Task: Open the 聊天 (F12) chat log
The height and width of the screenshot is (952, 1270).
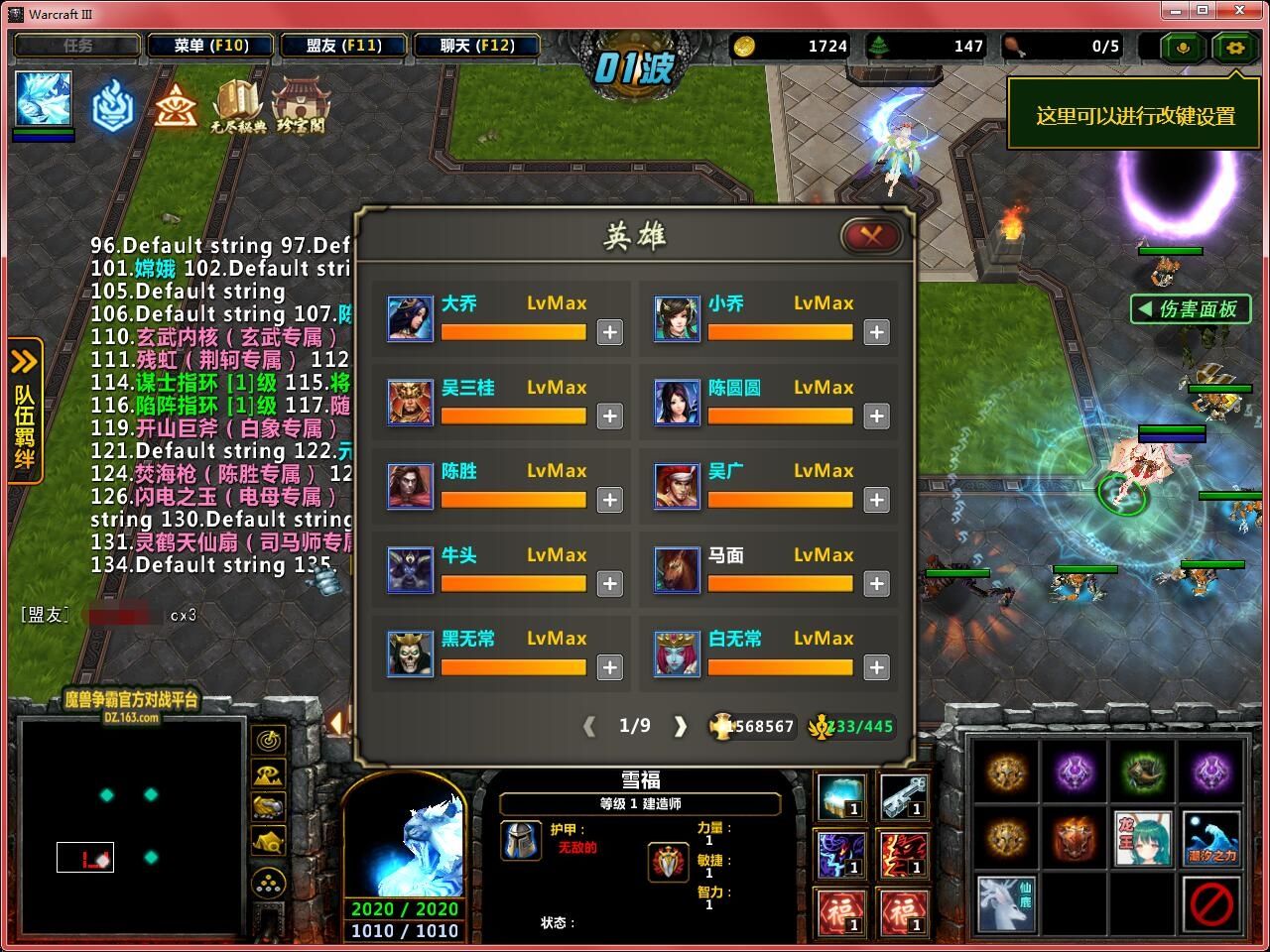Action: (477, 46)
